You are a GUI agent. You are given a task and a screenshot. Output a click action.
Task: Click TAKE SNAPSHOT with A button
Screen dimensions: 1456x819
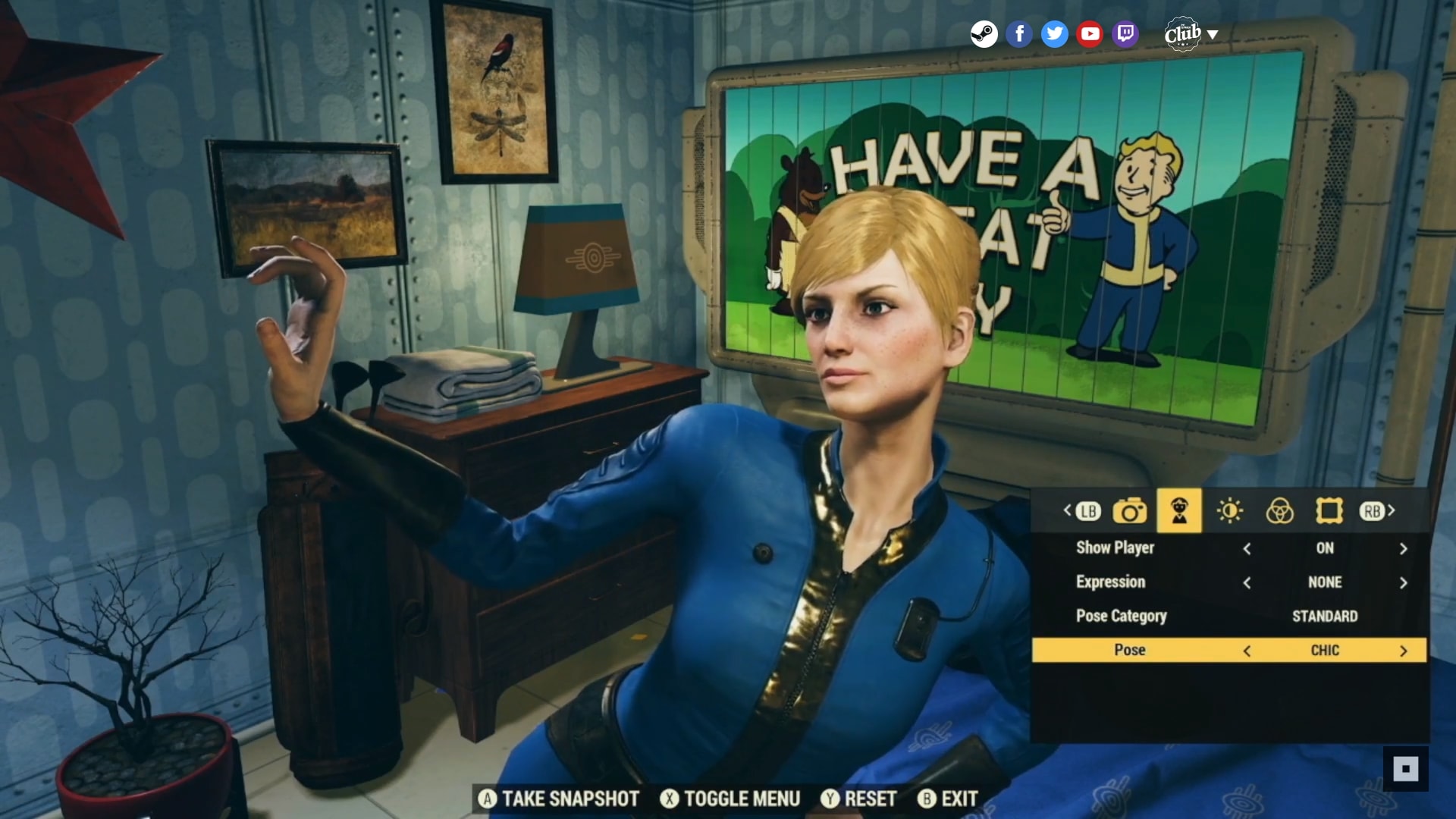coord(559,799)
